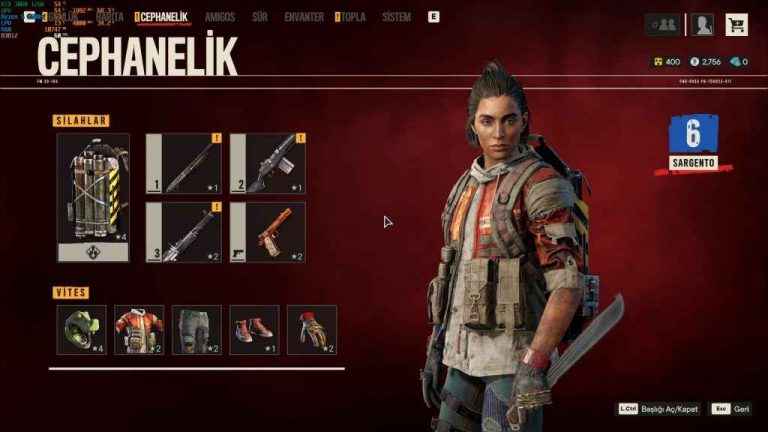Select the Supremo backpack slot

pyautogui.click(x=93, y=197)
